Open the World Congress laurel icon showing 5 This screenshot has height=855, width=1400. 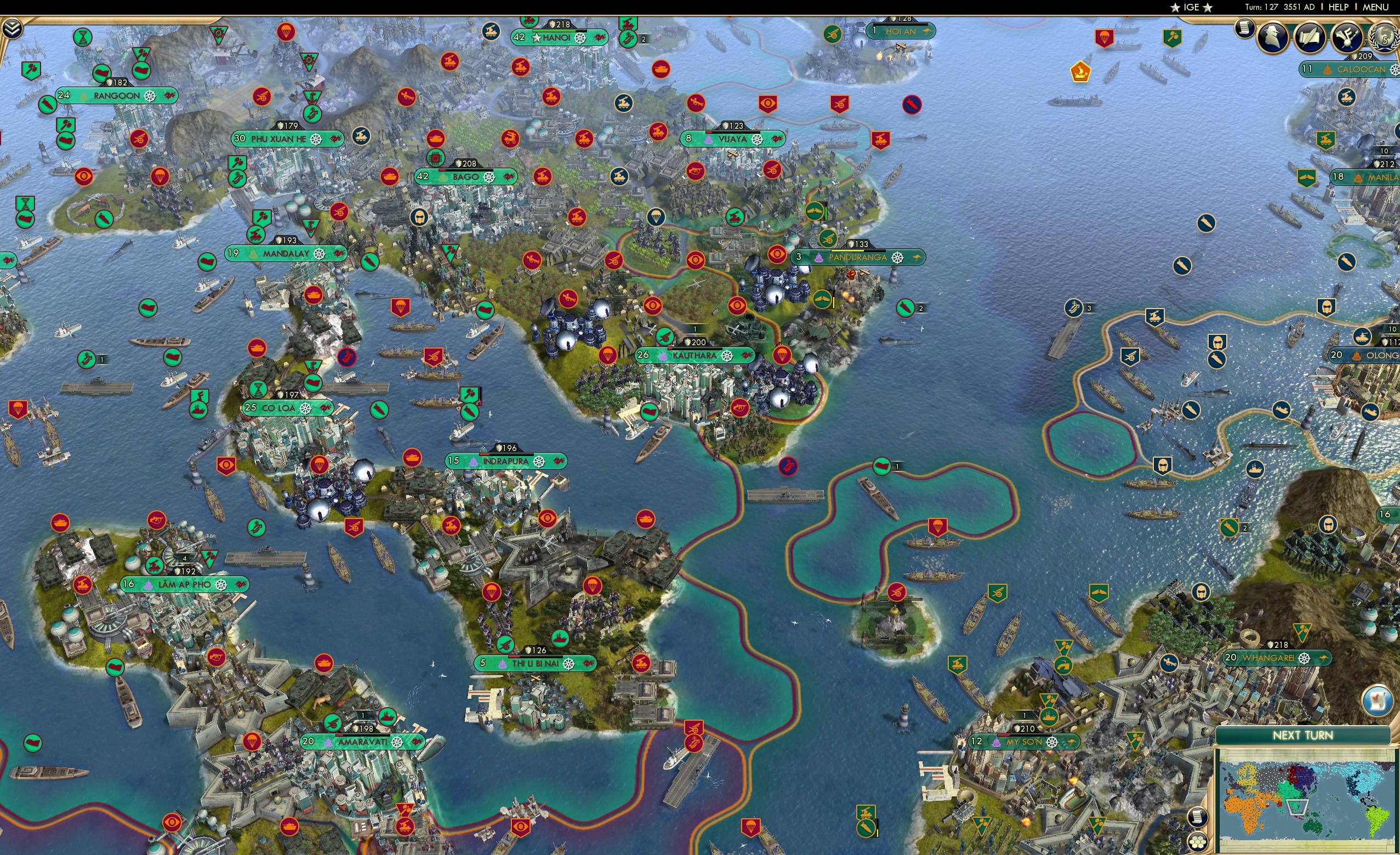point(1387,39)
